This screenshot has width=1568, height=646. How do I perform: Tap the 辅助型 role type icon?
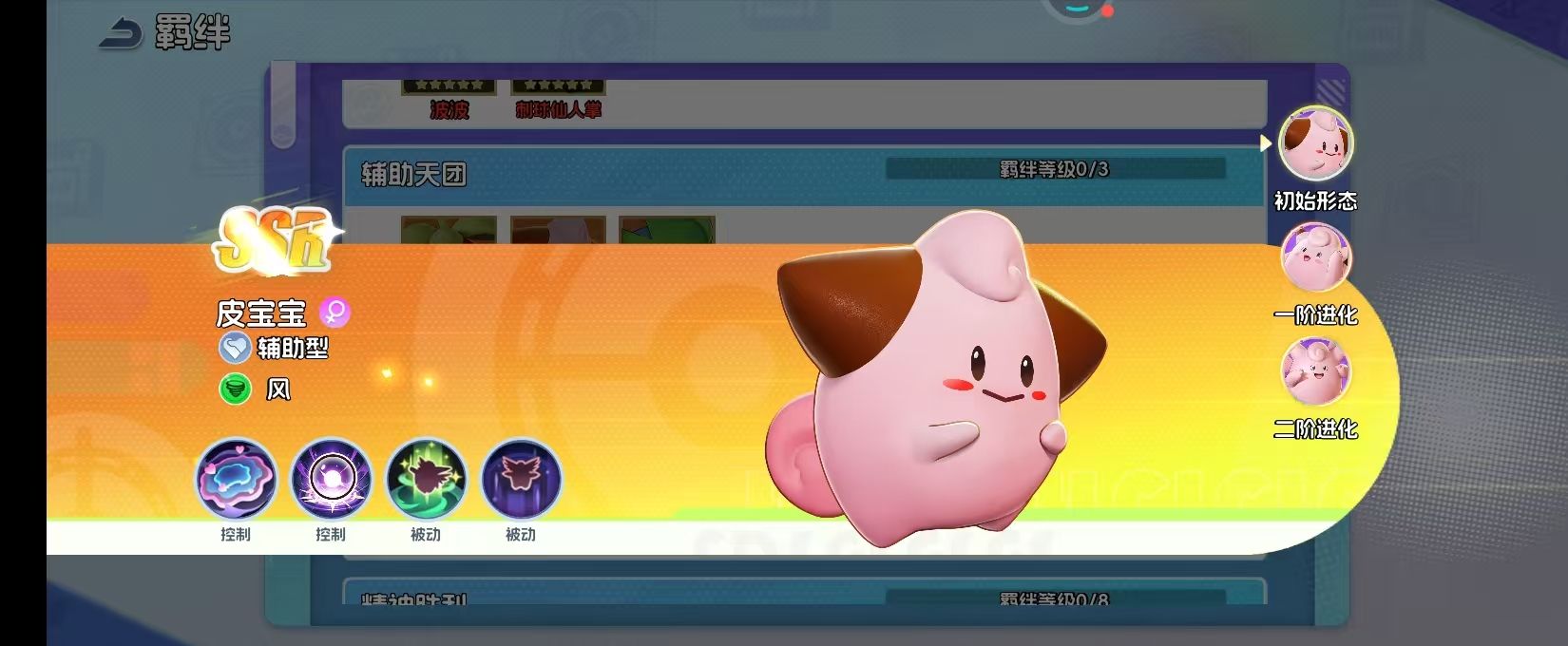[x=235, y=349]
